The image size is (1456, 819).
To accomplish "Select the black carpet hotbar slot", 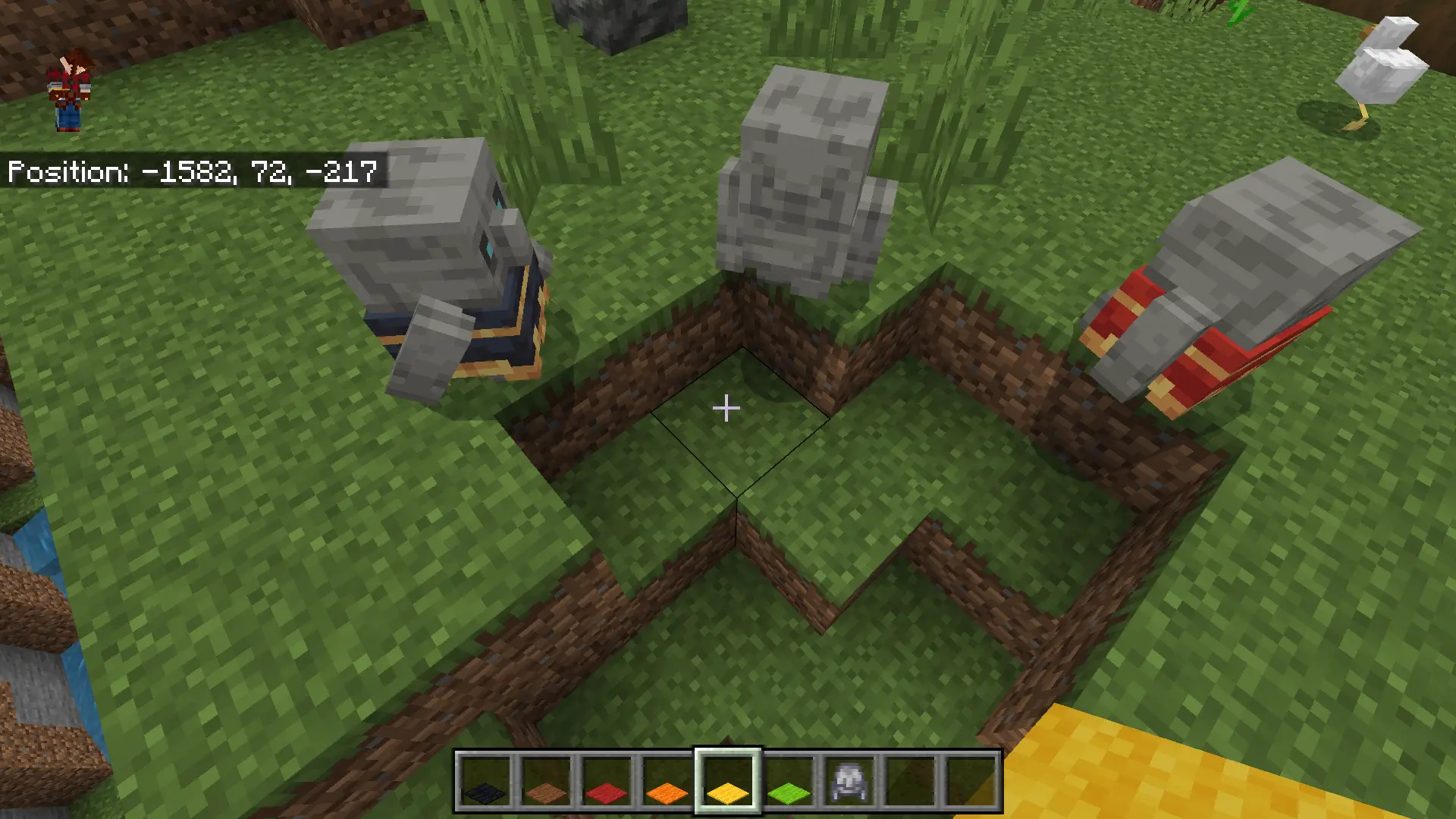I will pyautogui.click(x=485, y=783).
